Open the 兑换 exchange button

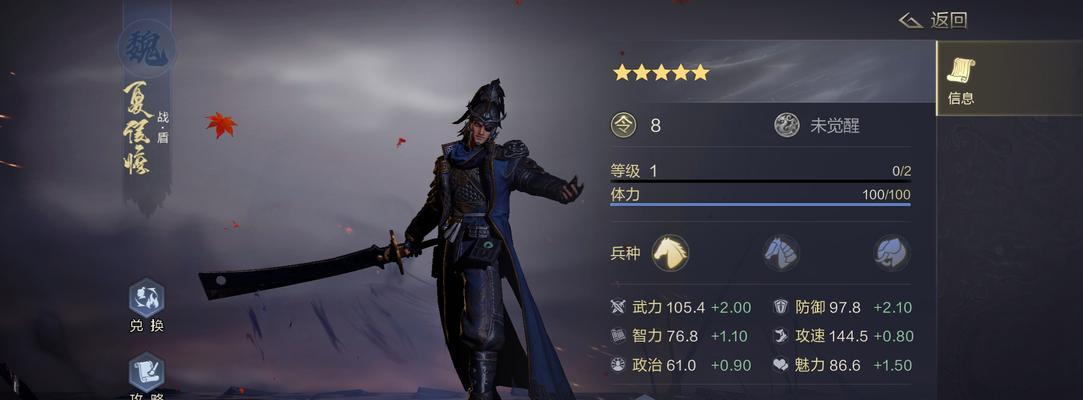click(x=146, y=304)
